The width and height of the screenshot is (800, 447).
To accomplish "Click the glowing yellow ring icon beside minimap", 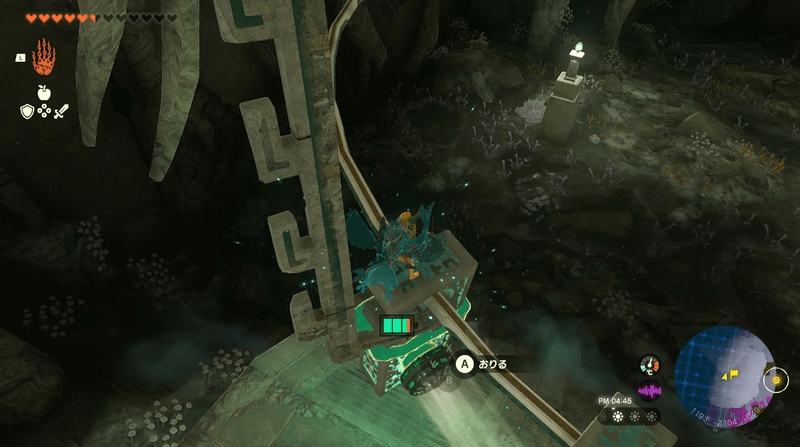I will pos(777,380).
